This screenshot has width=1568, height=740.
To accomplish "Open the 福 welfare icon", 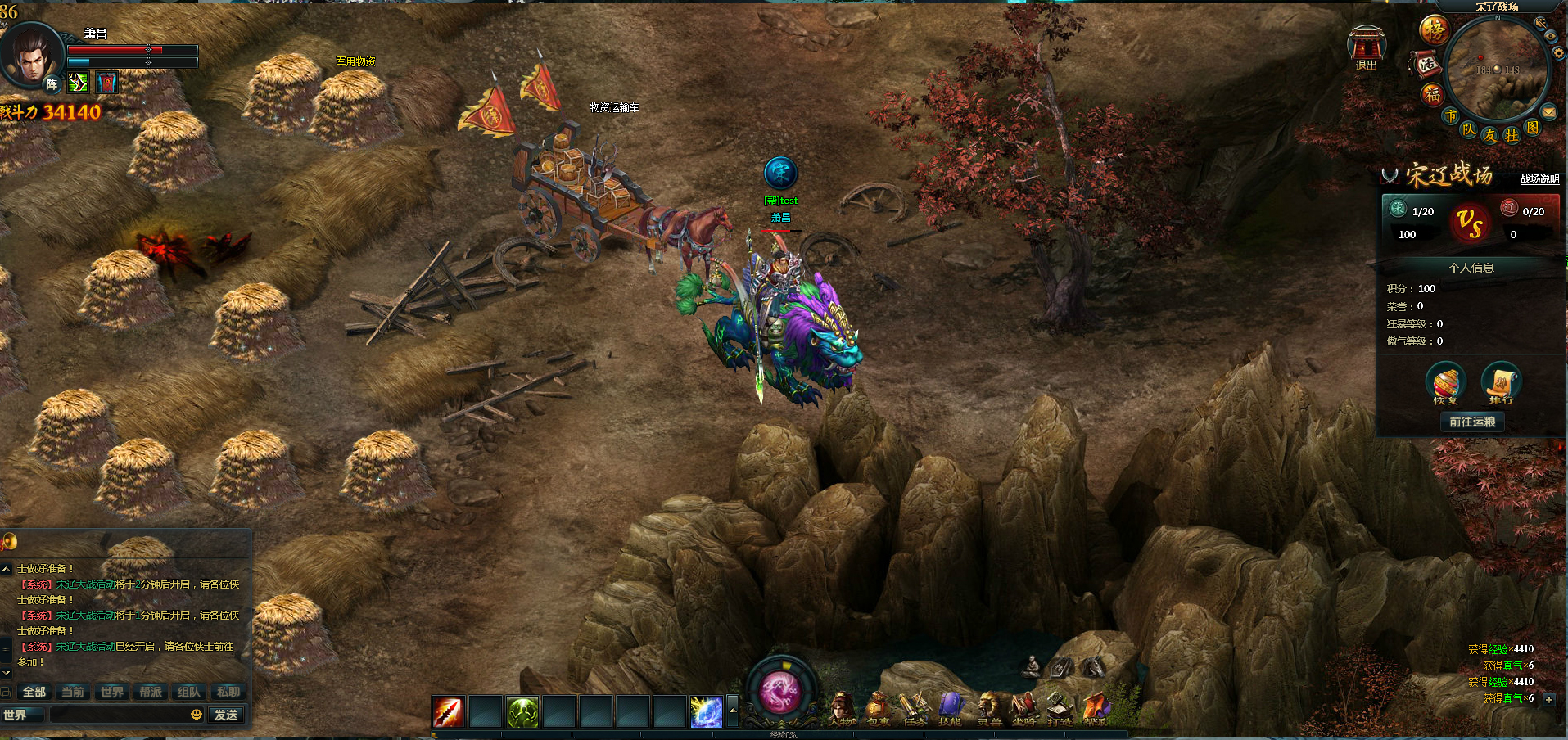I will pos(1432,94).
